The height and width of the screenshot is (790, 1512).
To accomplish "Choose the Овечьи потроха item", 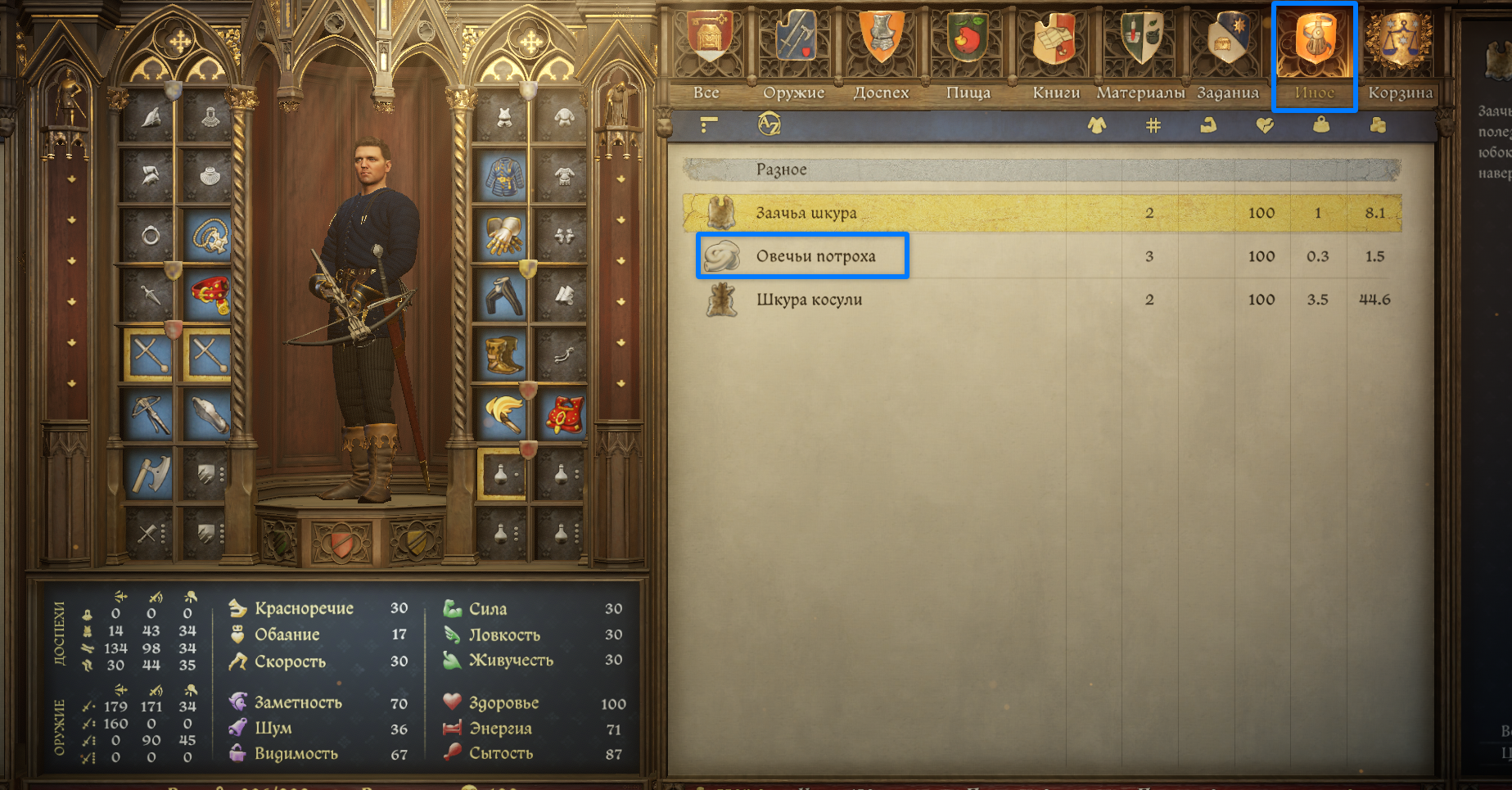I will click(x=815, y=256).
